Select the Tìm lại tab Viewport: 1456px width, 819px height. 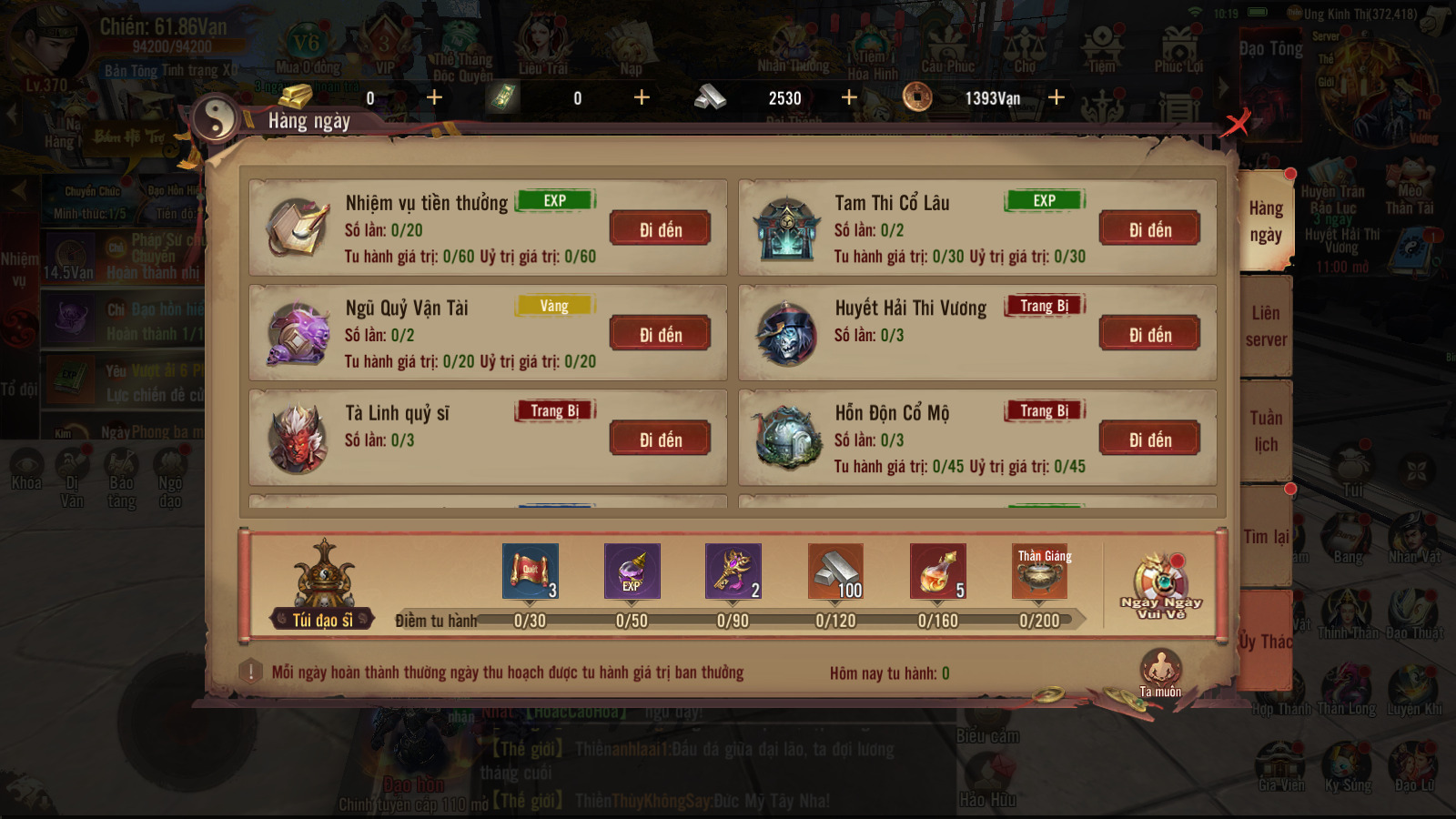point(1265,537)
